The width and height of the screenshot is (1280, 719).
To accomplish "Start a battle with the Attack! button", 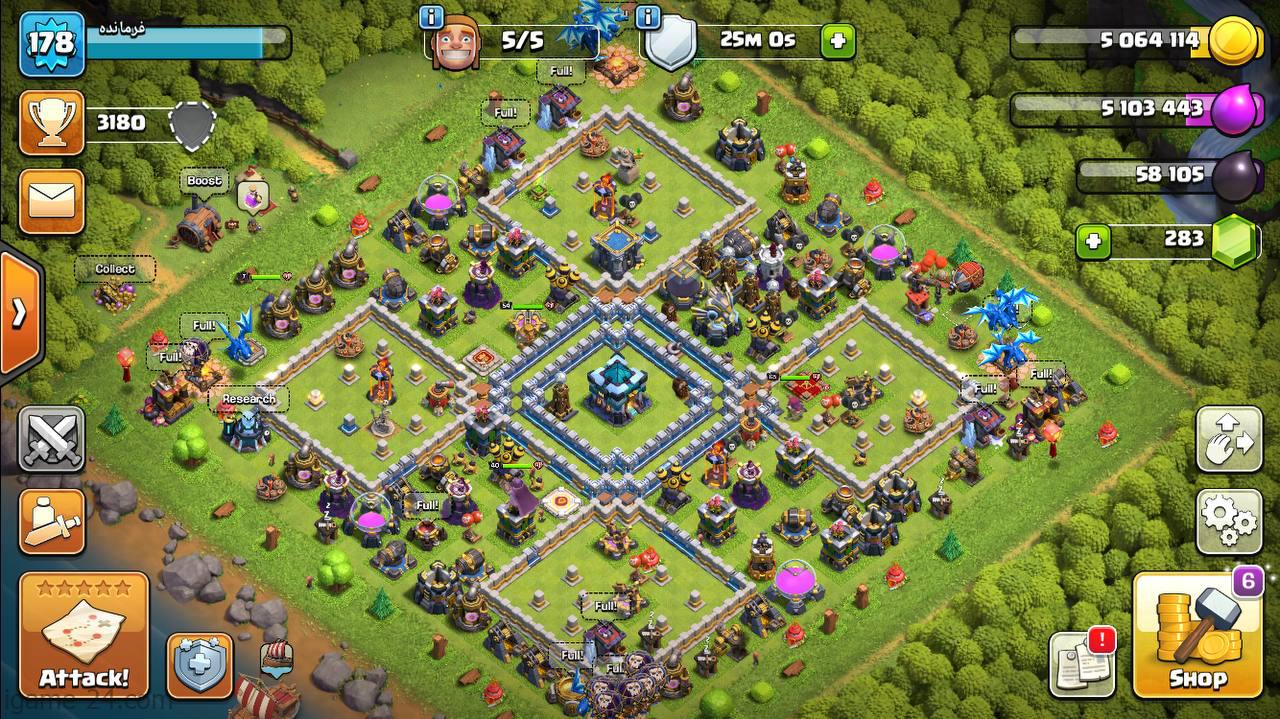I will click(84, 636).
